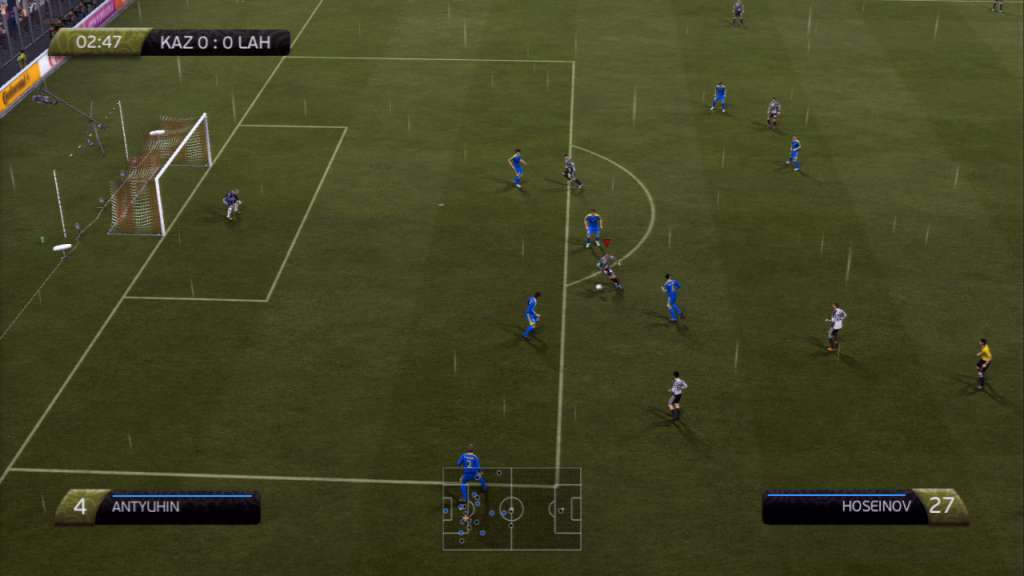Select the ANTYUHIN player name panel

(158, 507)
